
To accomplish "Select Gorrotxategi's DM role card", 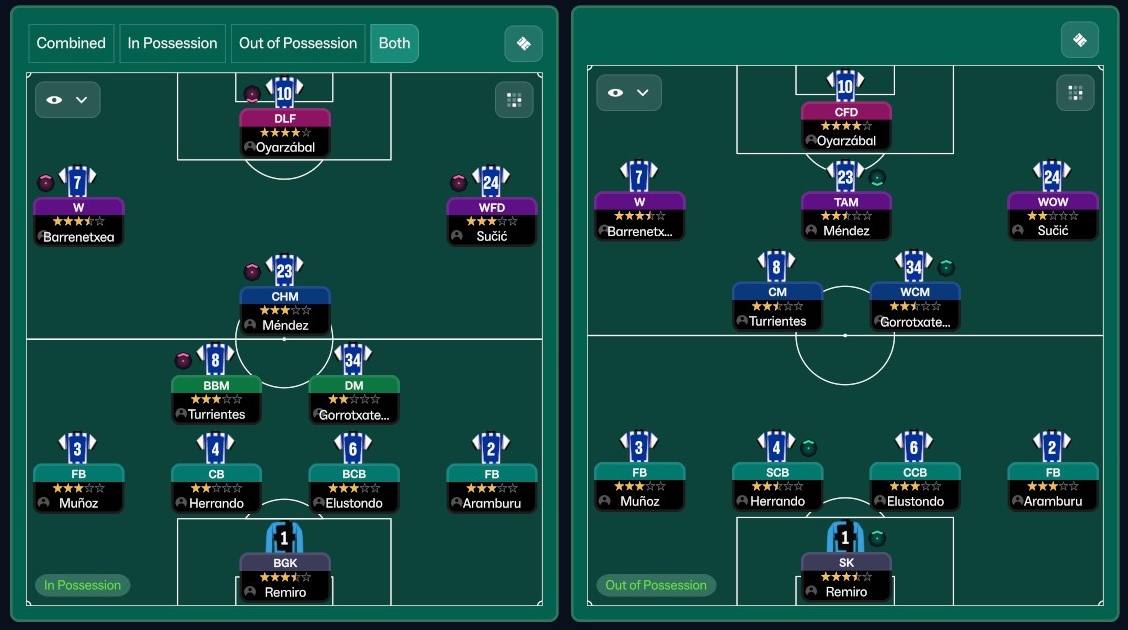I will click(353, 399).
